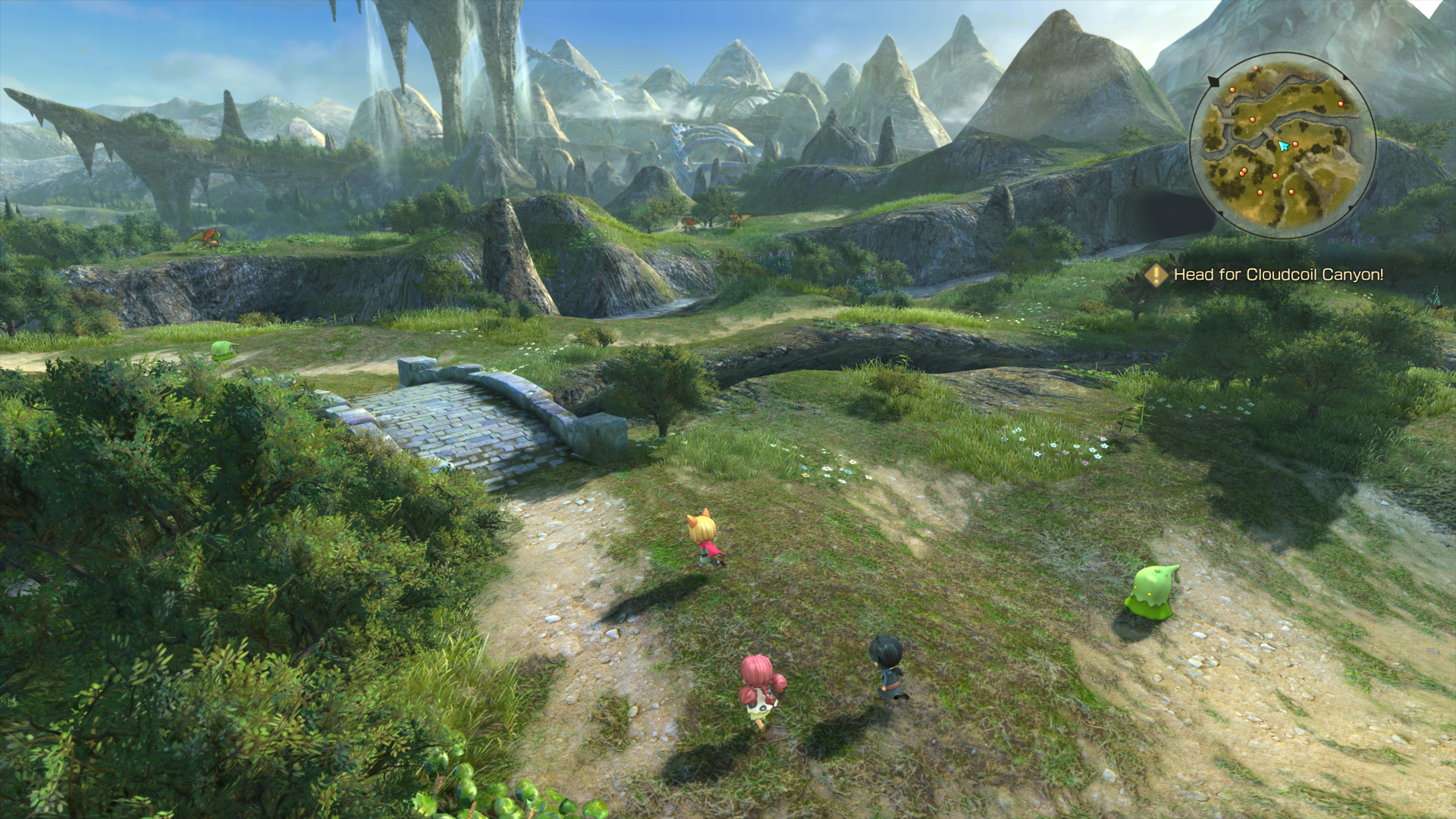Click the orange marker beside the player arrow
1456x819 pixels.
pyautogui.click(x=1295, y=143)
